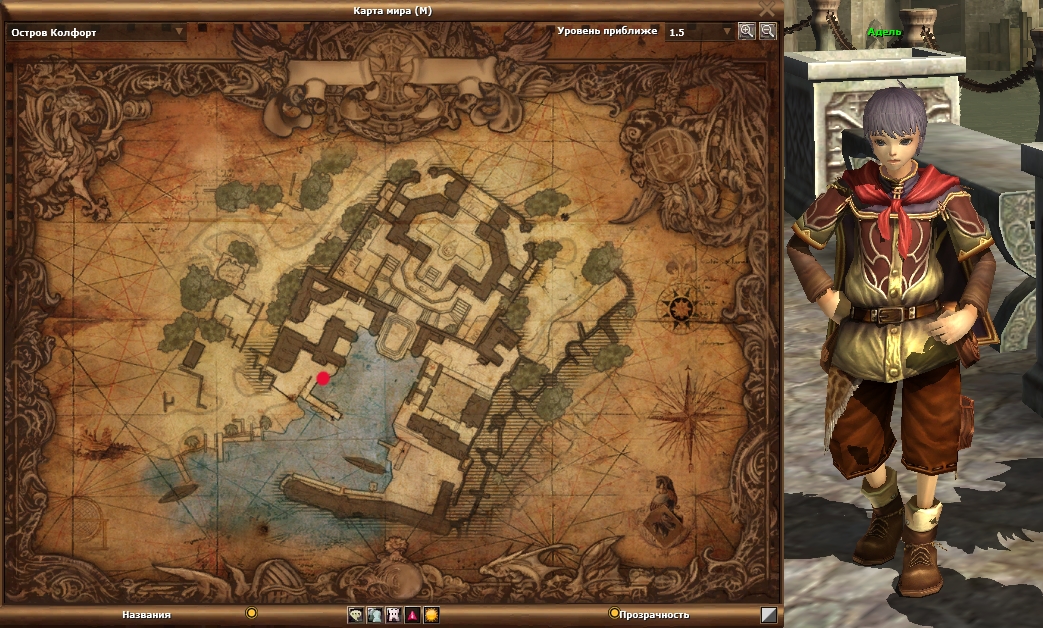The image size is (1043, 628).
Task: Zoom out with the magnifier minus button
Action: point(767,31)
